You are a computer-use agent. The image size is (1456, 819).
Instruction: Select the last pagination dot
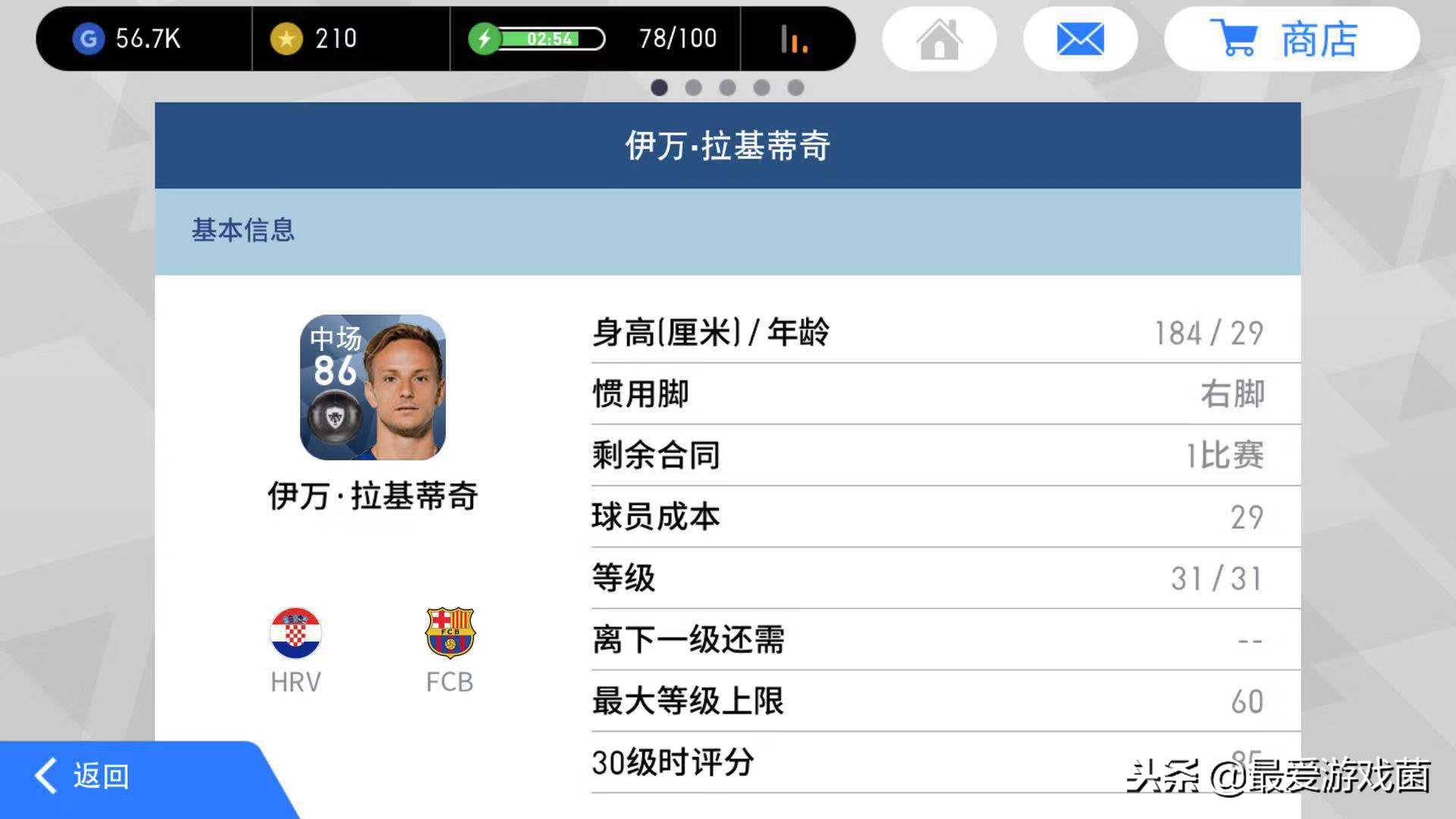[x=797, y=88]
